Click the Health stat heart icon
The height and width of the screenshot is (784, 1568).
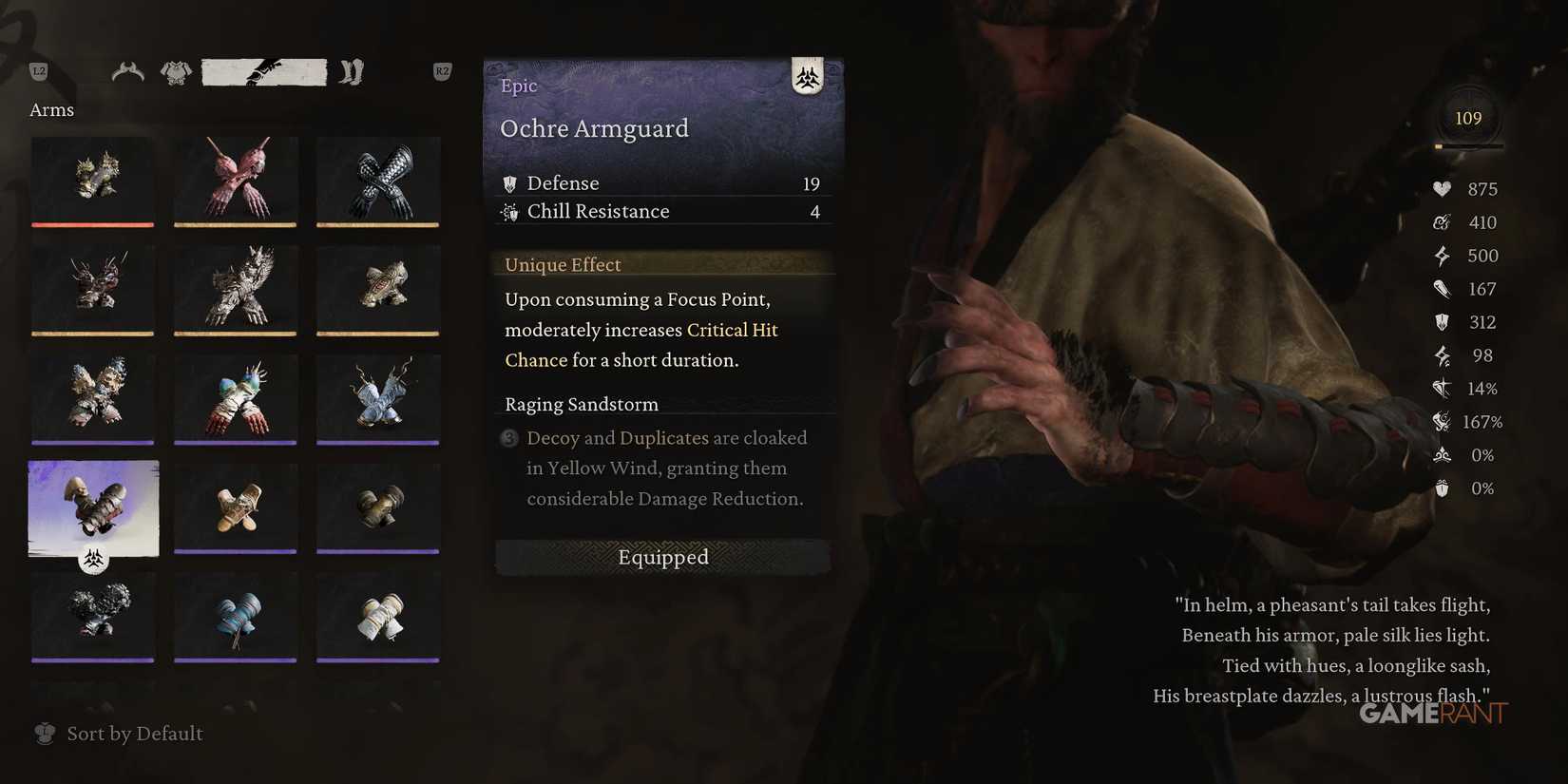pyautogui.click(x=1441, y=188)
